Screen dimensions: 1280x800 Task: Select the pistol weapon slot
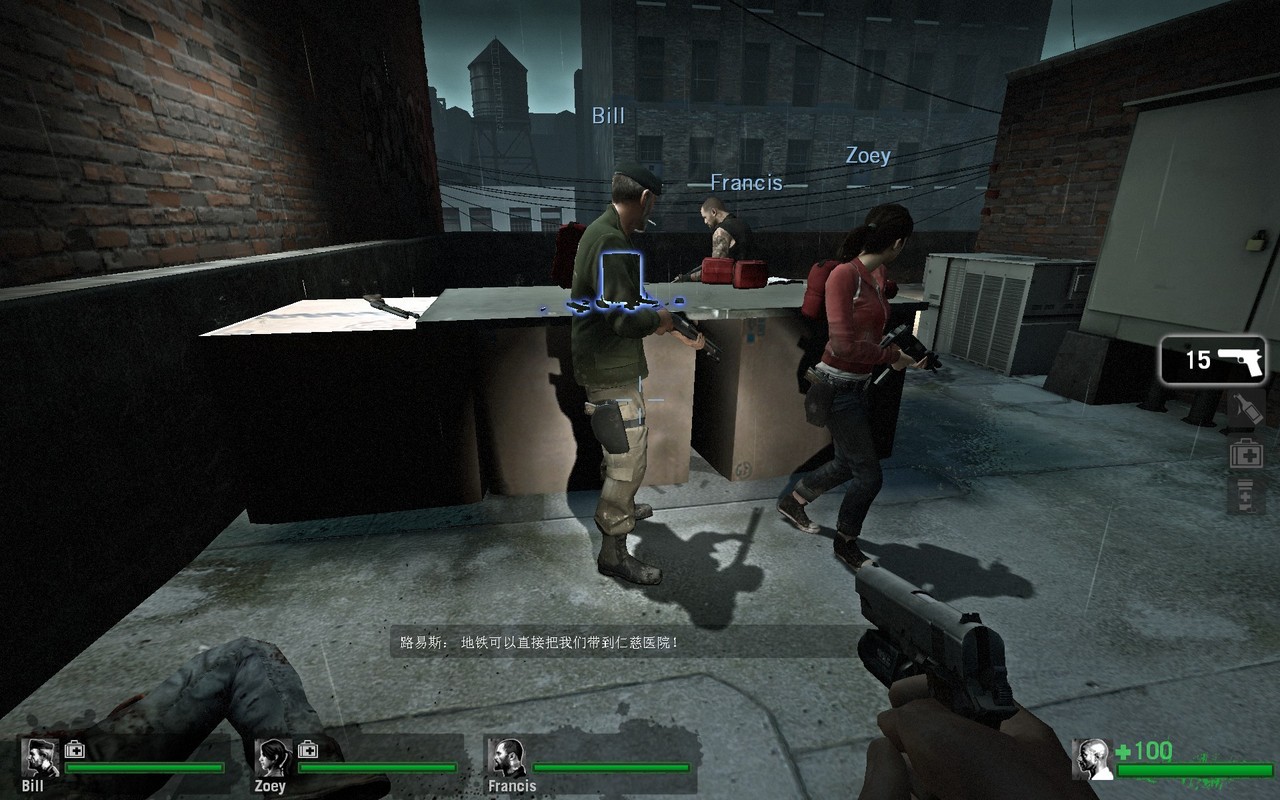tap(1213, 360)
